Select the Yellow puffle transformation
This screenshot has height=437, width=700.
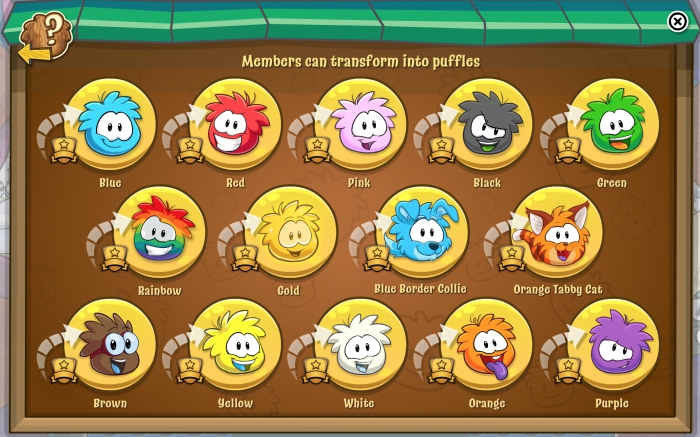click(235, 345)
